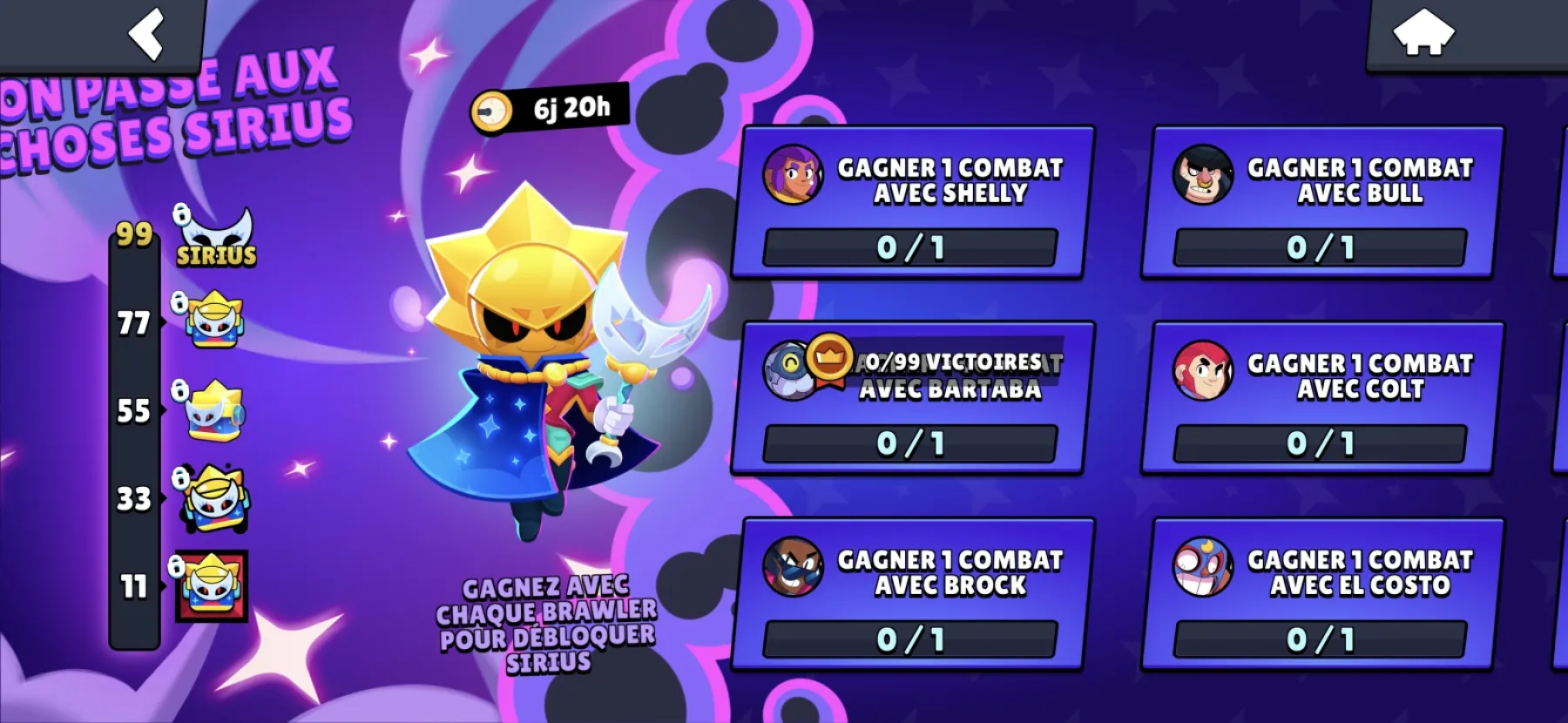
Task: Select the tier 33 reward box
Action: point(215,498)
